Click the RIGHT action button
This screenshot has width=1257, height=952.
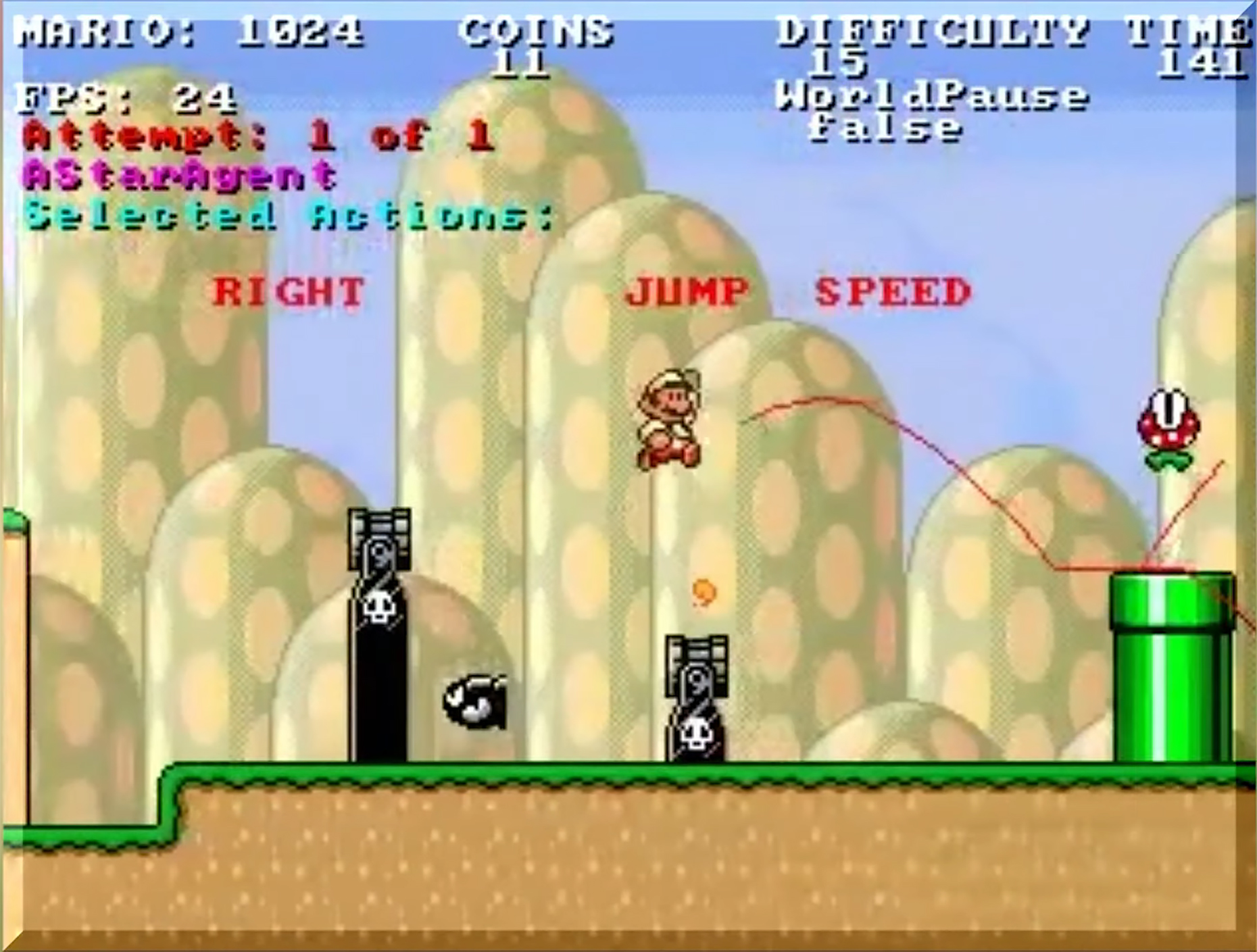[x=287, y=292]
